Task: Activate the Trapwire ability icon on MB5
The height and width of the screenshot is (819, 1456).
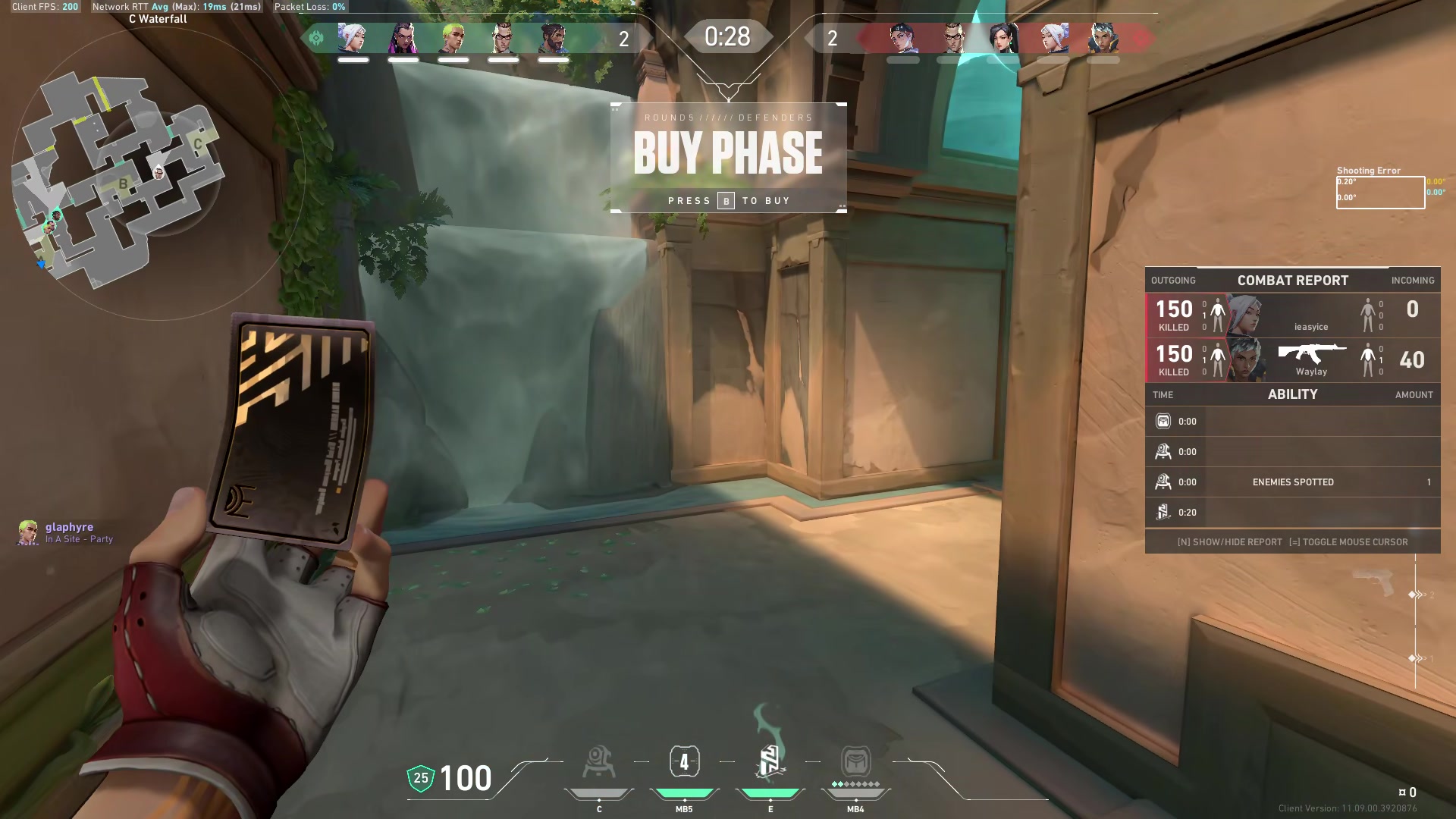Action: (685, 761)
